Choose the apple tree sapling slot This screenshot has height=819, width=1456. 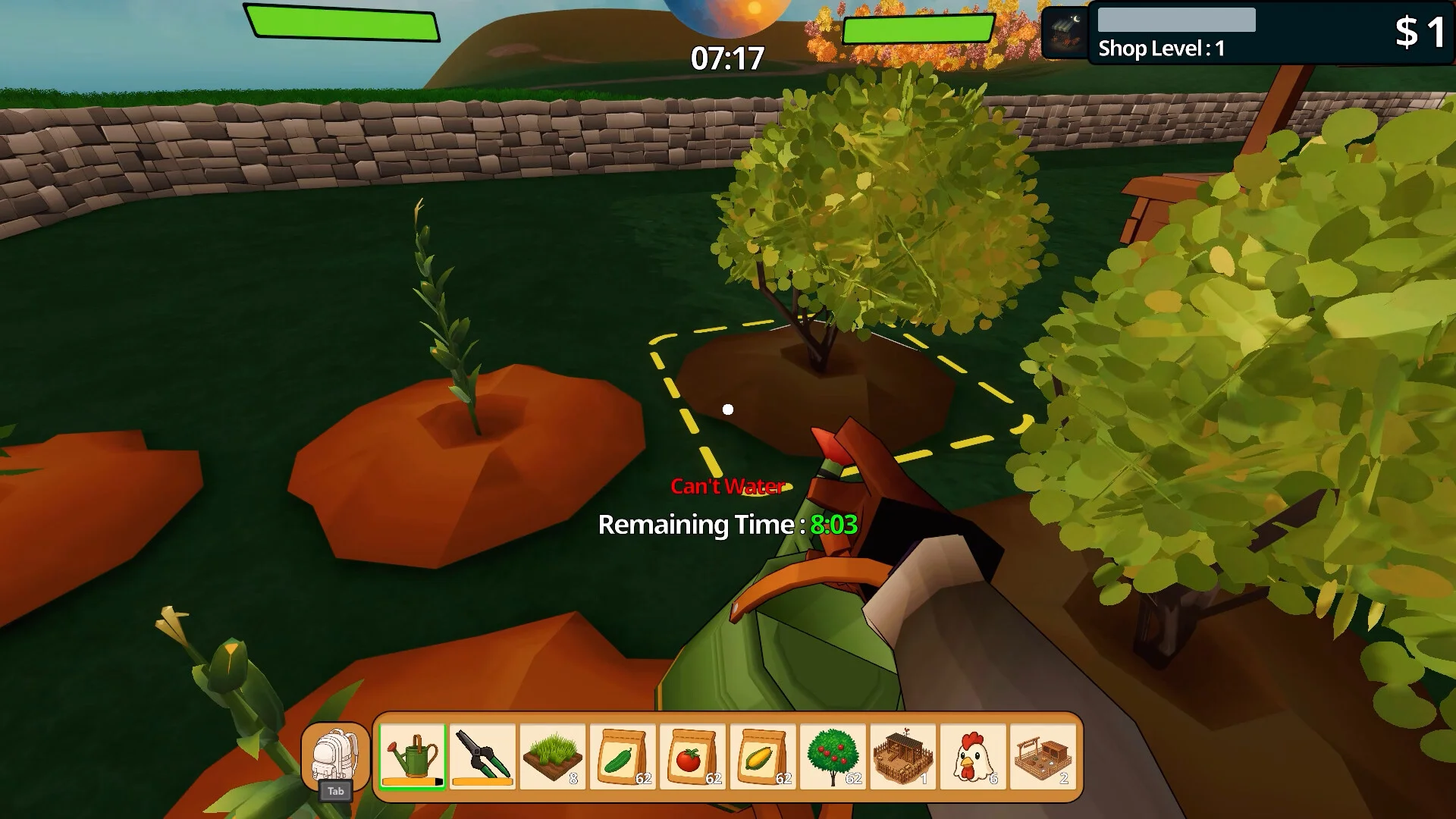(833, 756)
